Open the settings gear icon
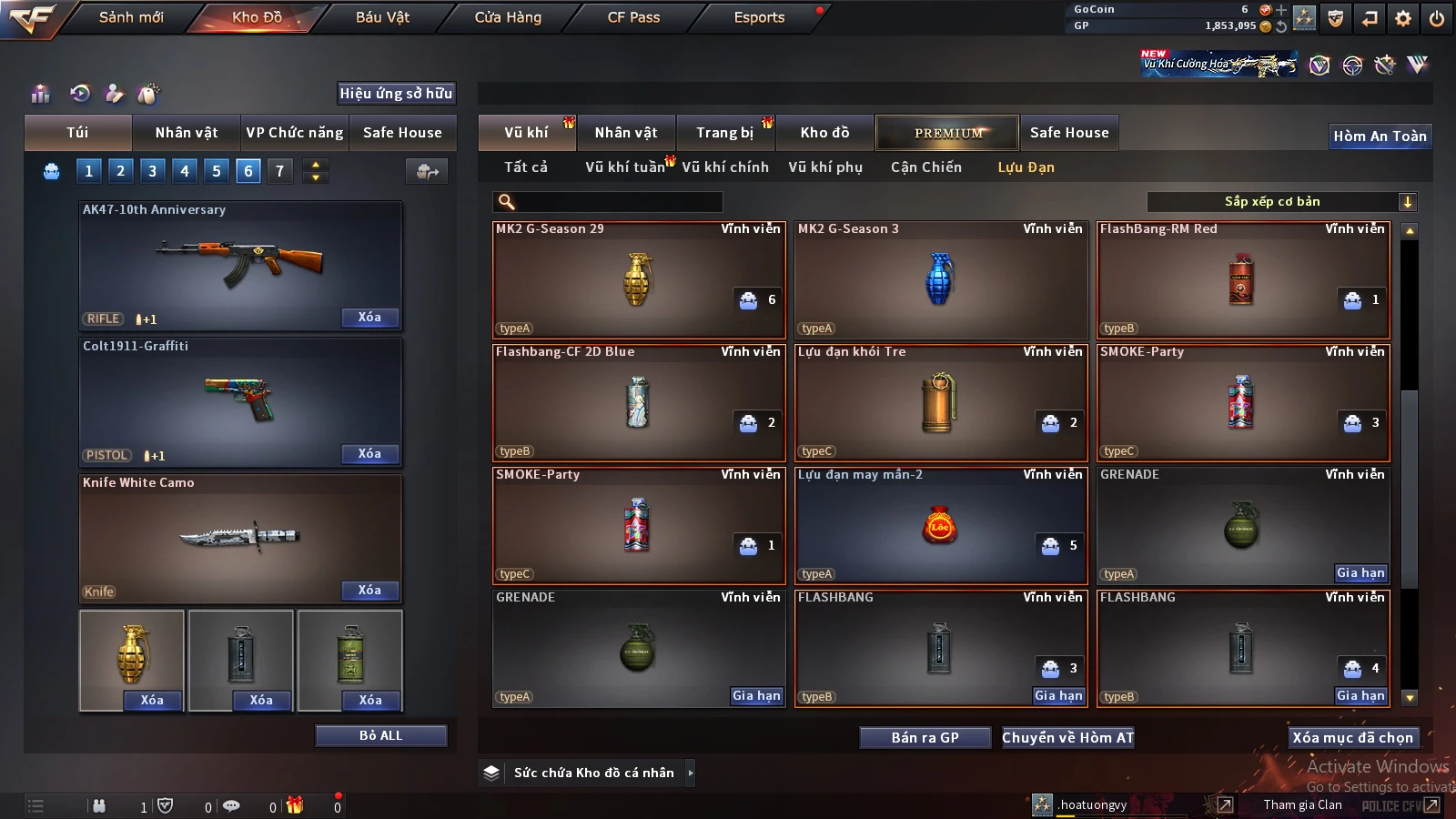 [x=1403, y=18]
